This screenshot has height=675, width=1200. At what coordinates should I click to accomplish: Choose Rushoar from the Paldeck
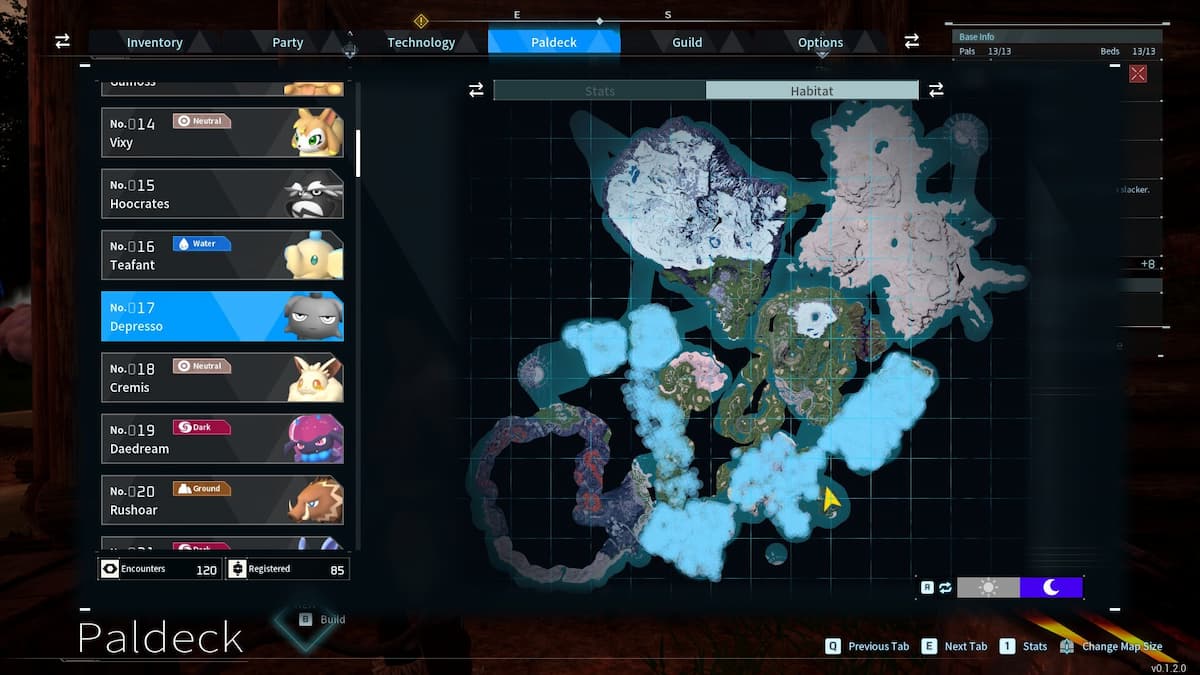pyautogui.click(x=222, y=500)
